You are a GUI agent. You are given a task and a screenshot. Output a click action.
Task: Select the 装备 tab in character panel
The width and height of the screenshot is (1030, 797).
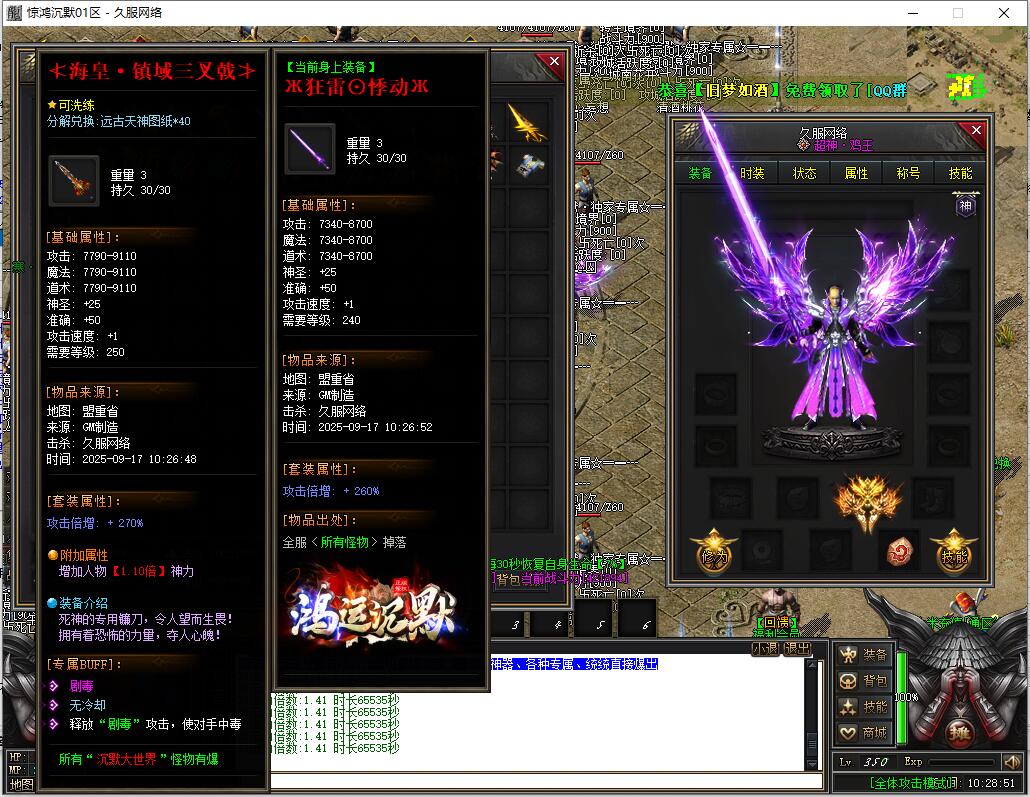700,173
